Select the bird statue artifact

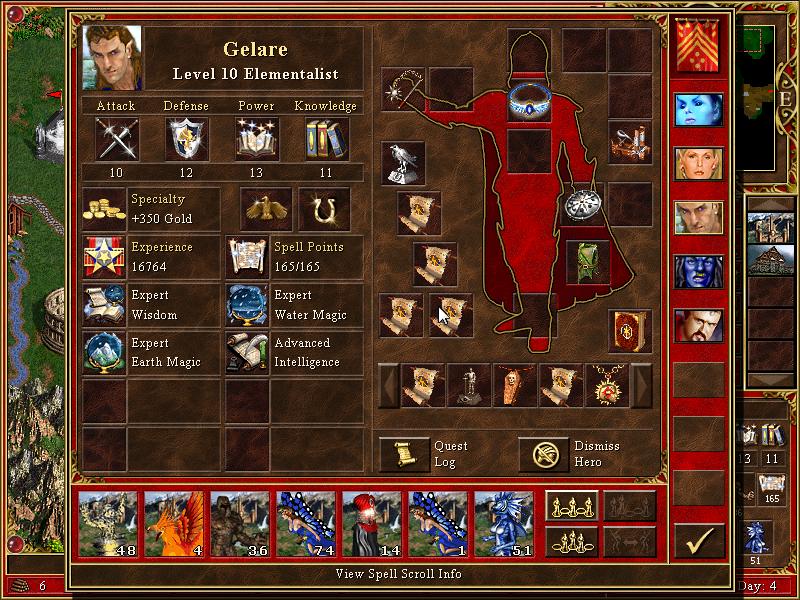(403, 162)
